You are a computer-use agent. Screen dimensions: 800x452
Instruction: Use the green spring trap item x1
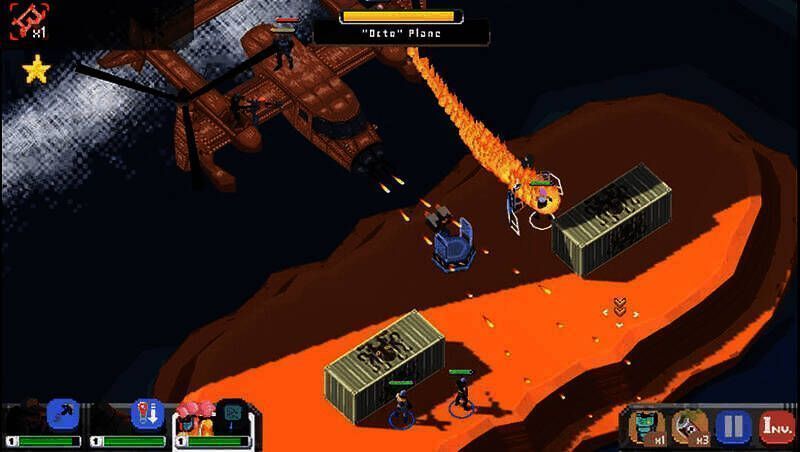[x=645, y=427]
